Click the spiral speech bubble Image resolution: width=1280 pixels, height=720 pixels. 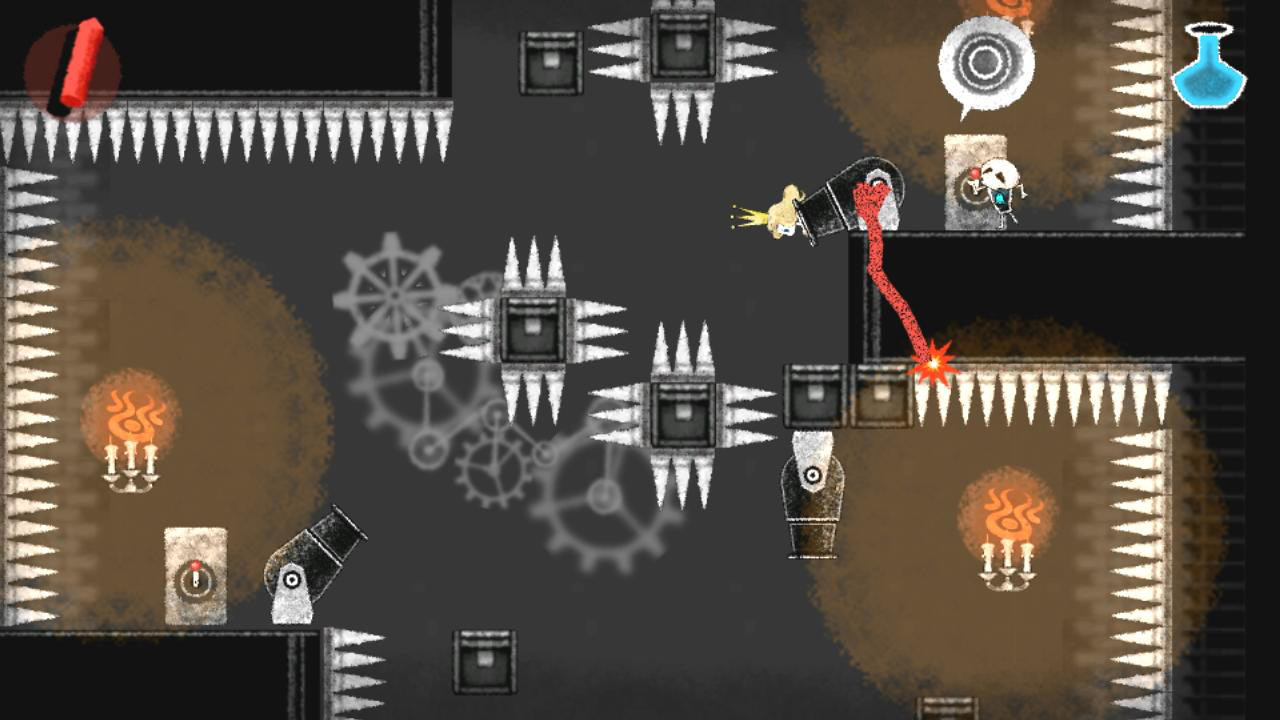(x=988, y=62)
